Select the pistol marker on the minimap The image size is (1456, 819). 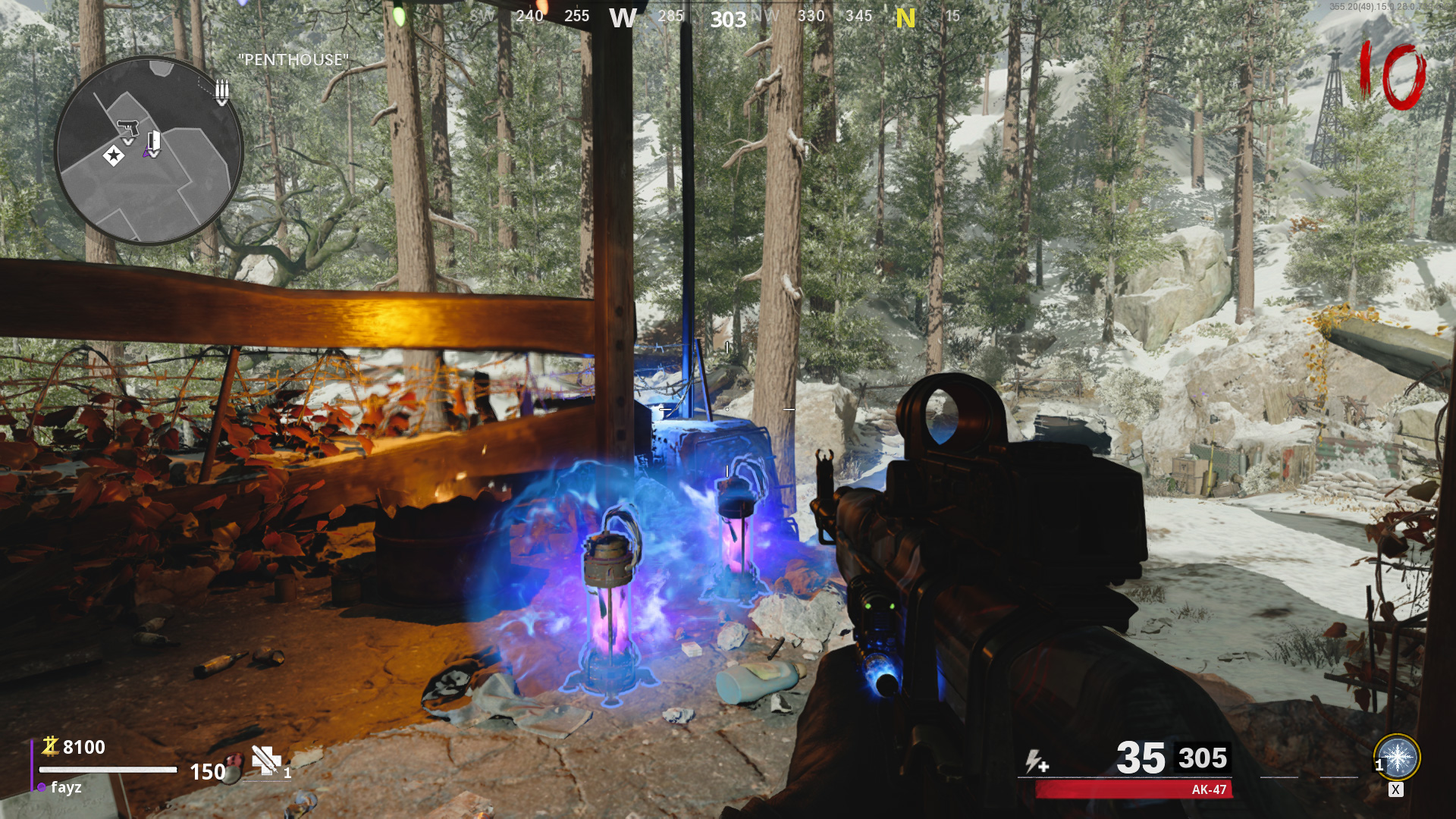(x=128, y=127)
